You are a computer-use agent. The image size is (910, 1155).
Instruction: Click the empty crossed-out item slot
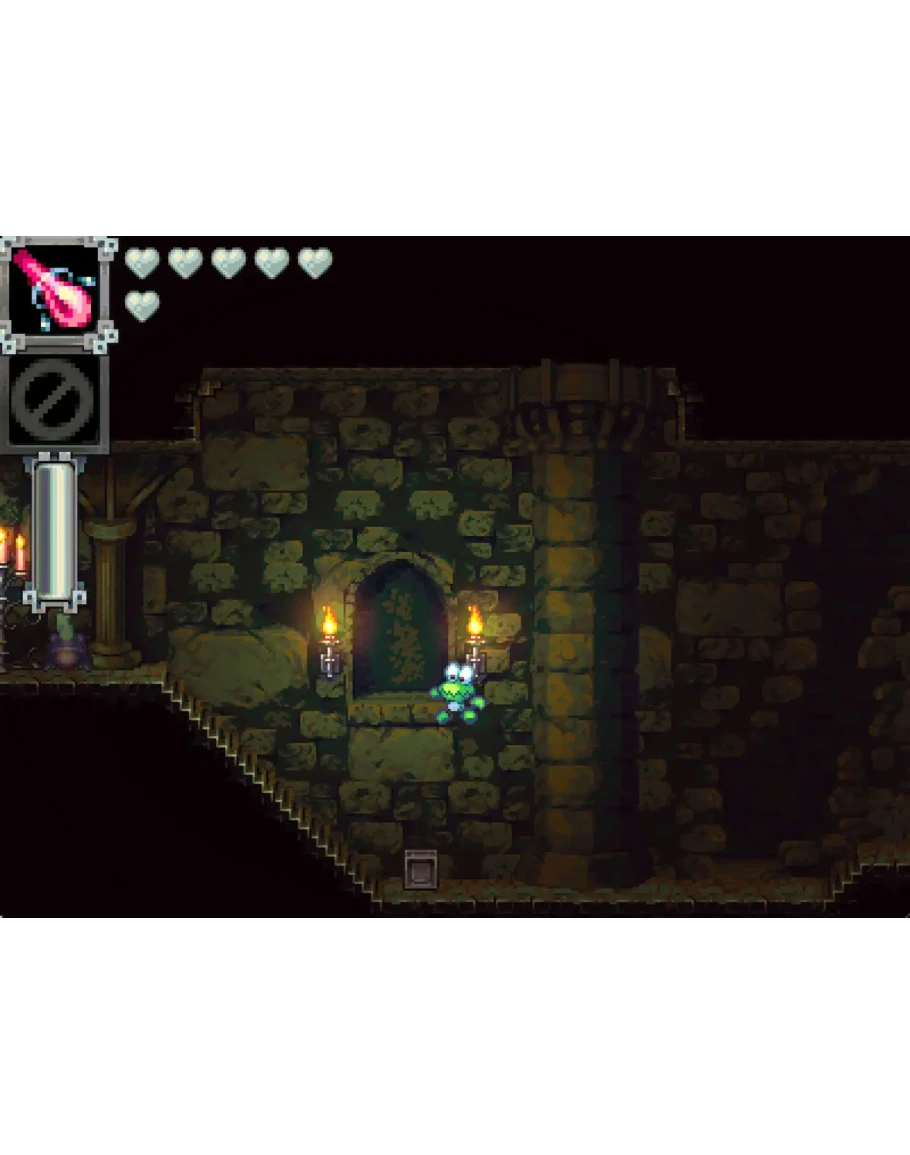click(55, 401)
